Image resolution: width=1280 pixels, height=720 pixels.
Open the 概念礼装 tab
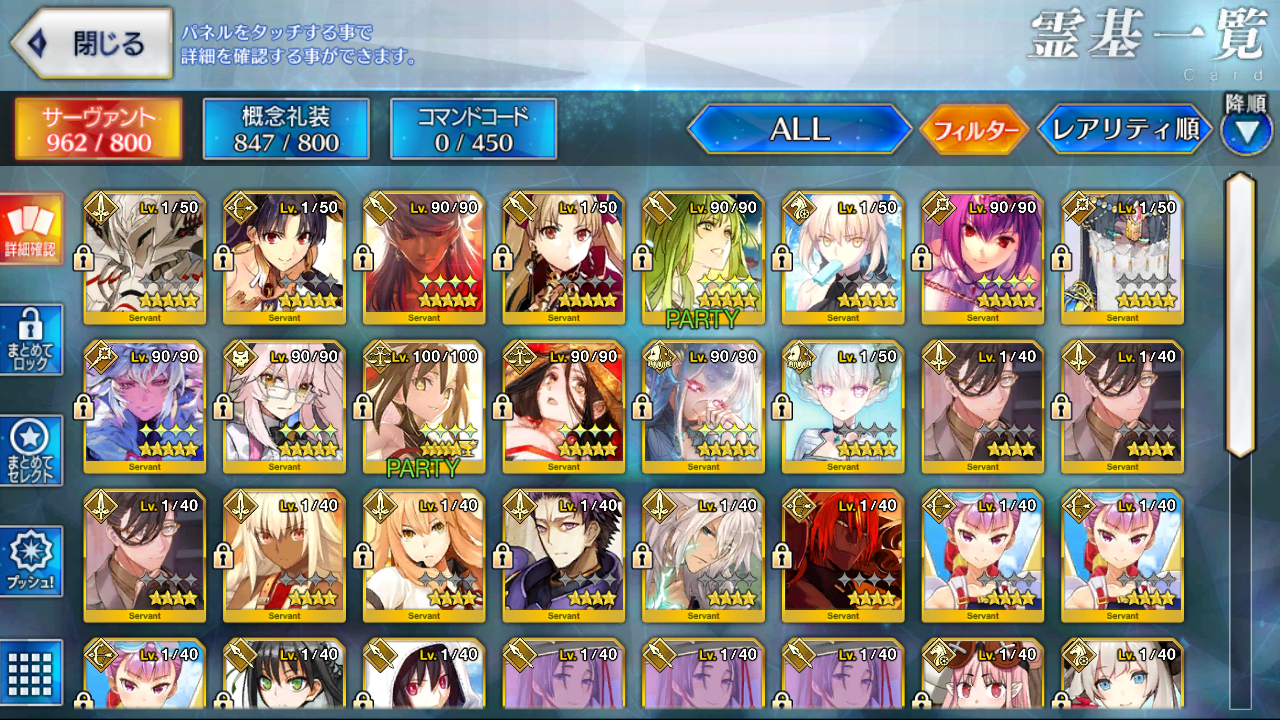[286, 129]
